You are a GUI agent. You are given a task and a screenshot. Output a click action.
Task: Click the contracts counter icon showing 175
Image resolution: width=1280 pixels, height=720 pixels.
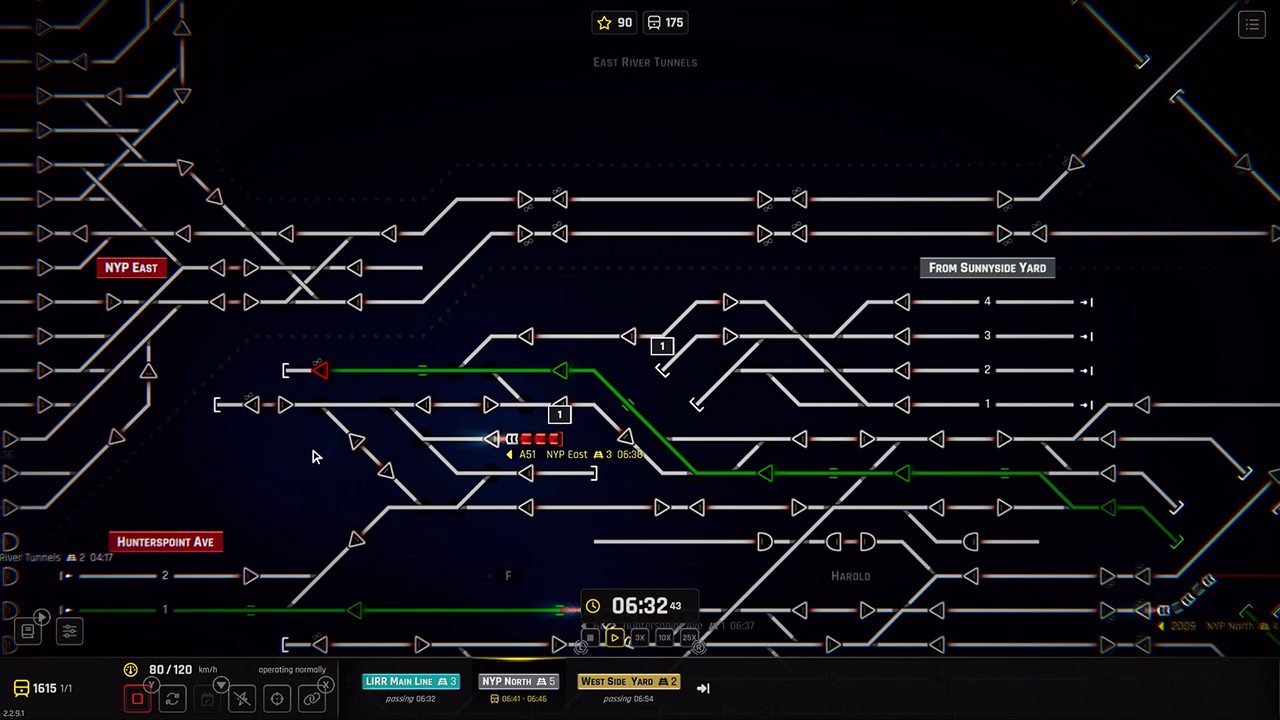[654, 22]
